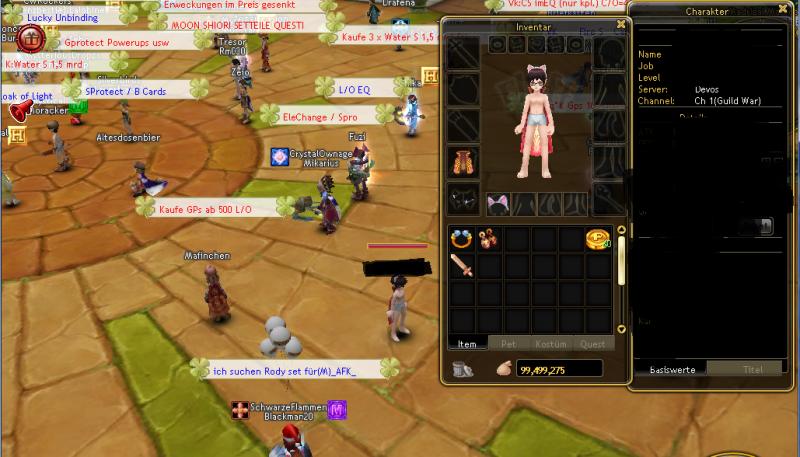Click the trash can icon in inventory
Viewport: 800px width, 457px height.
click(462, 369)
